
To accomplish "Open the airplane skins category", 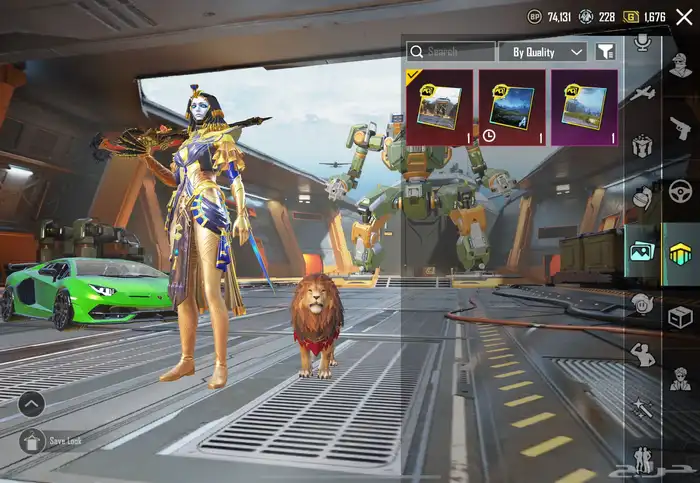I will [x=642, y=94].
